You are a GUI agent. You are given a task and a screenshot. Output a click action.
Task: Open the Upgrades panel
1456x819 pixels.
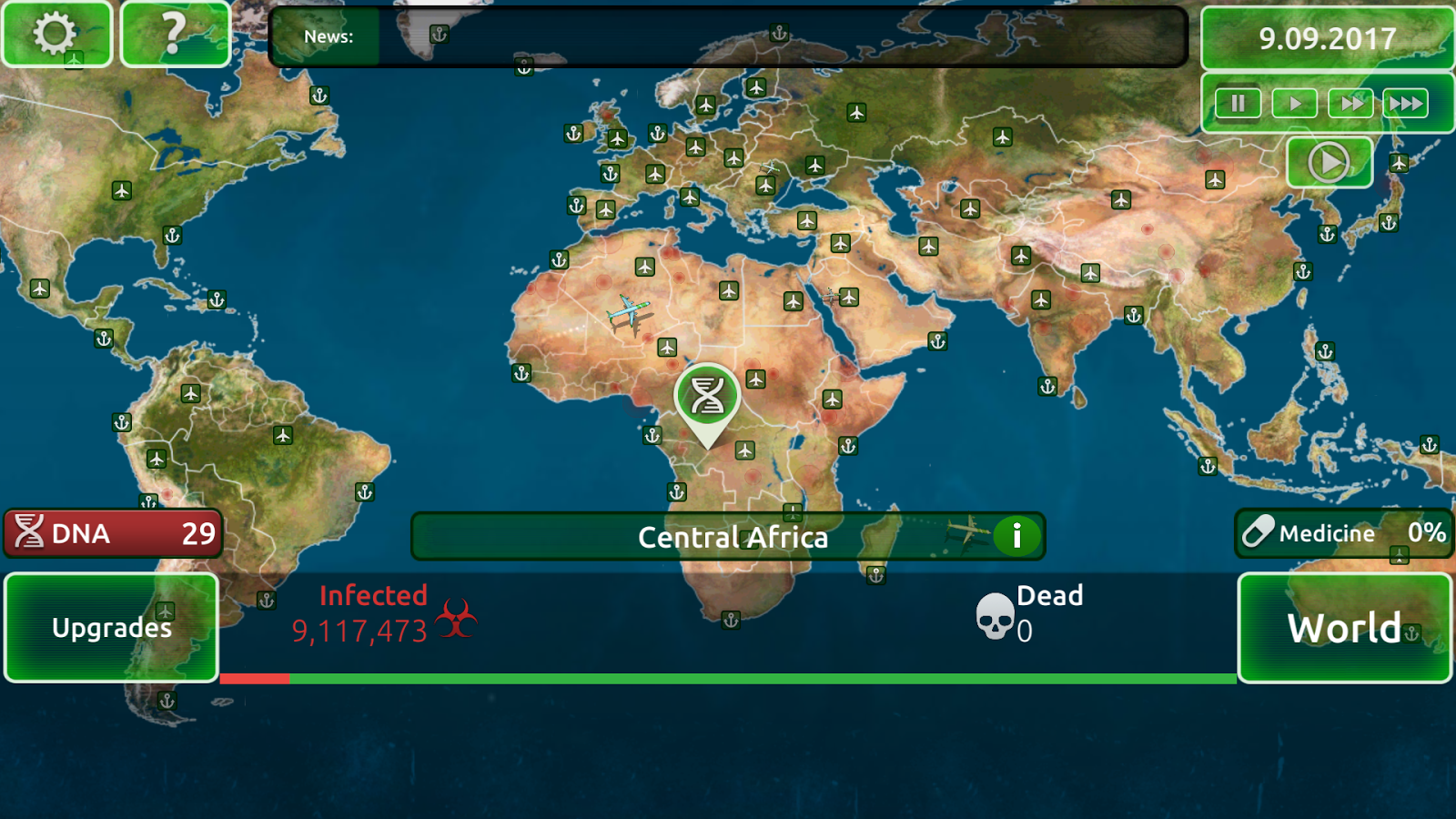[111, 627]
